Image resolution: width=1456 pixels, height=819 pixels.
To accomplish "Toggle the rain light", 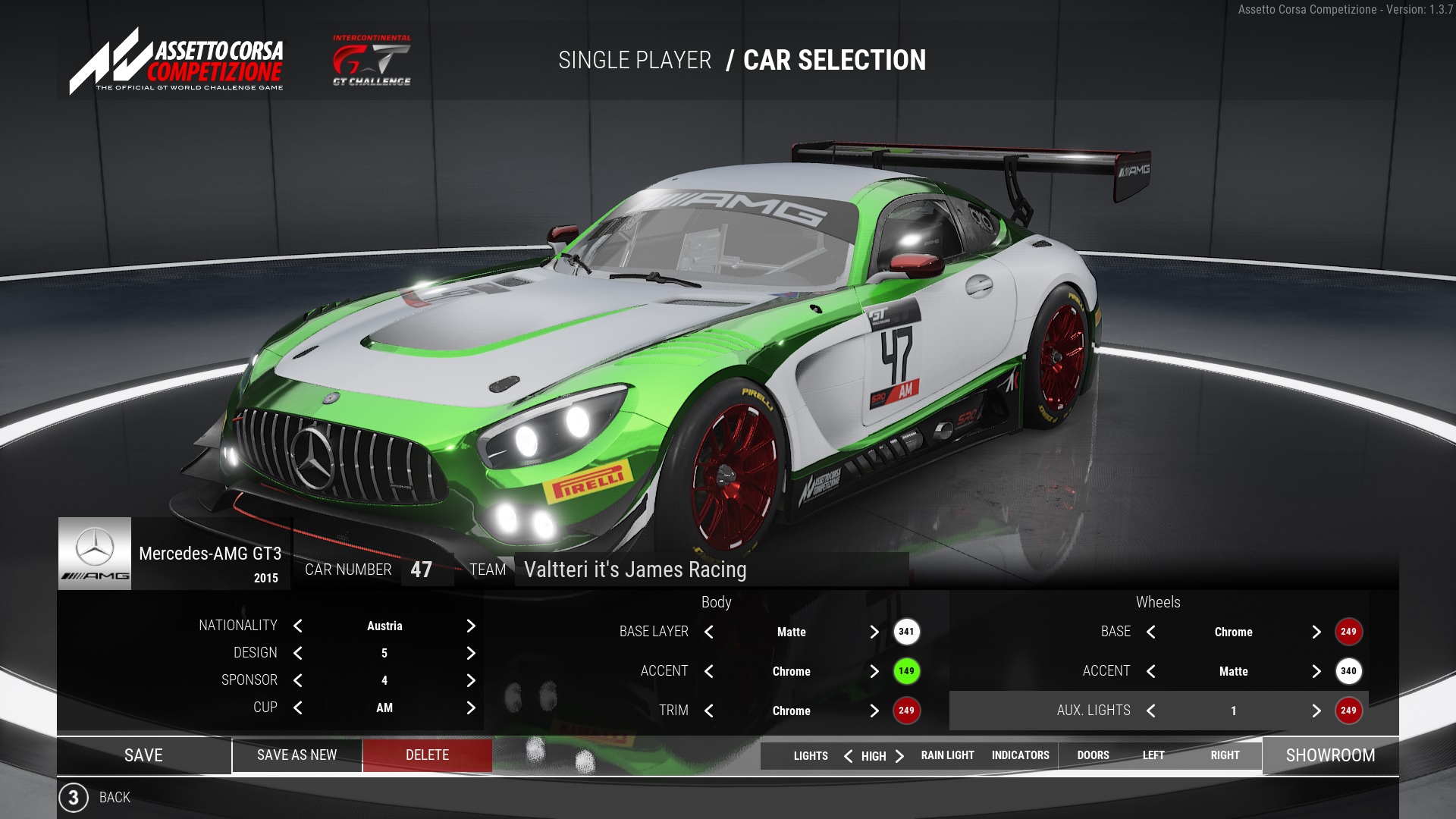I will tap(947, 755).
